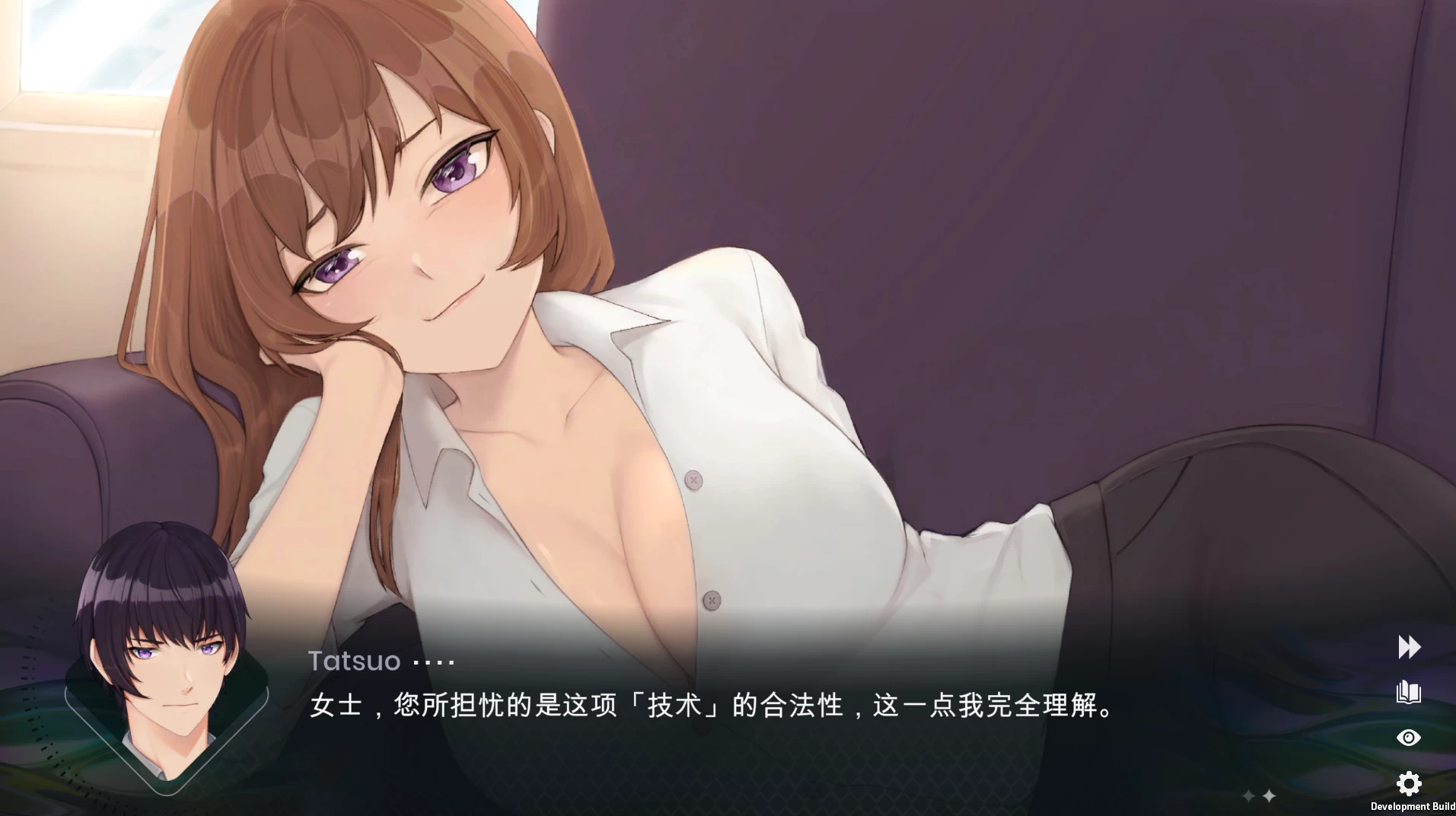Select the Tatsuo name label
This screenshot has height=816, width=1456.
(352, 661)
